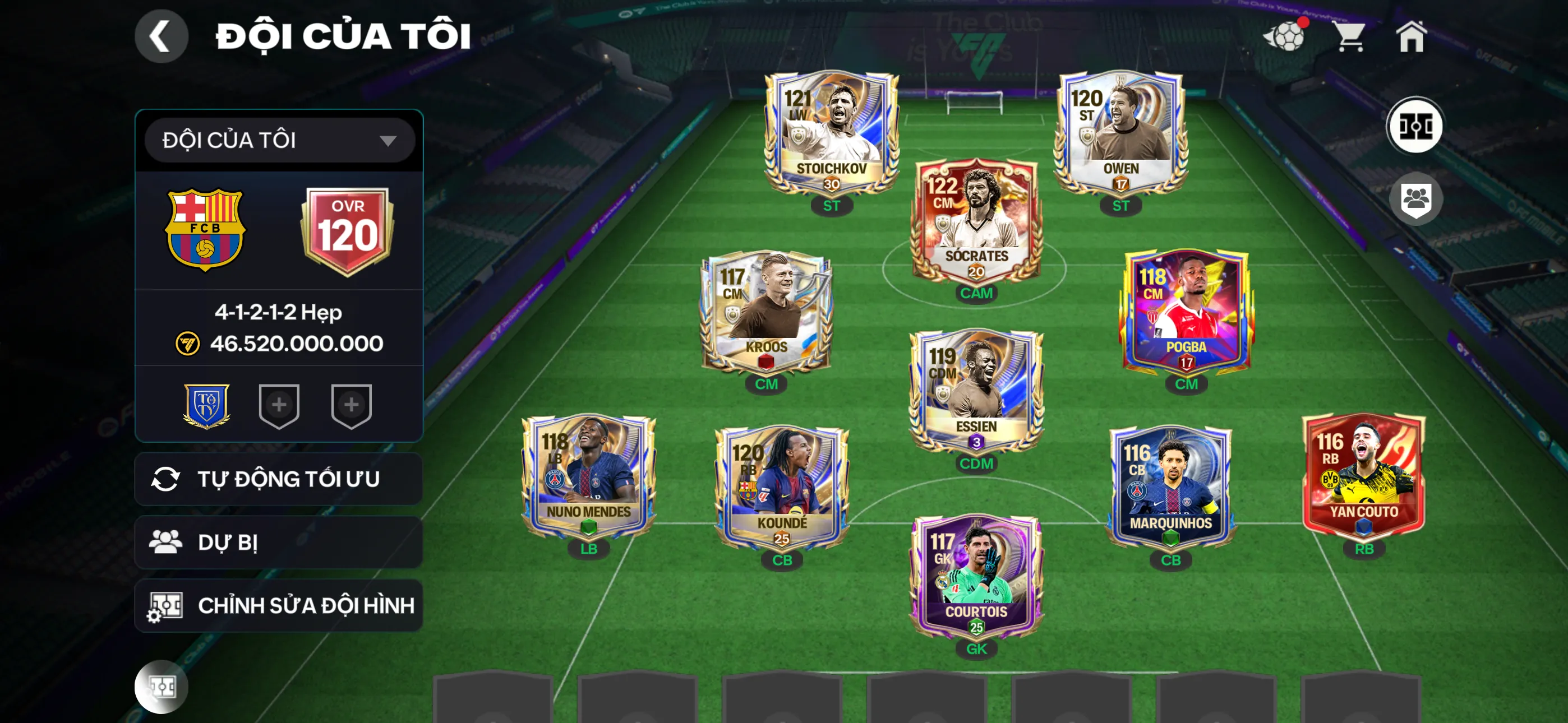Go back with the arrow button

point(161,36)
